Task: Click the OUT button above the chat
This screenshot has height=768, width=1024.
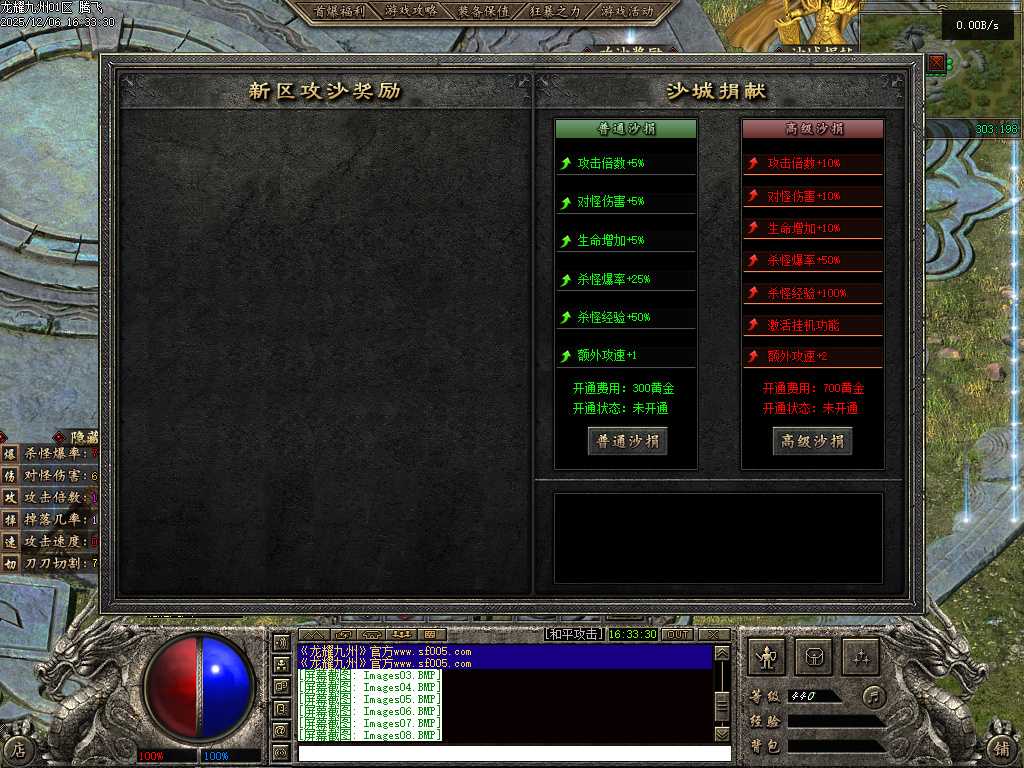Action: pos(677,634)
